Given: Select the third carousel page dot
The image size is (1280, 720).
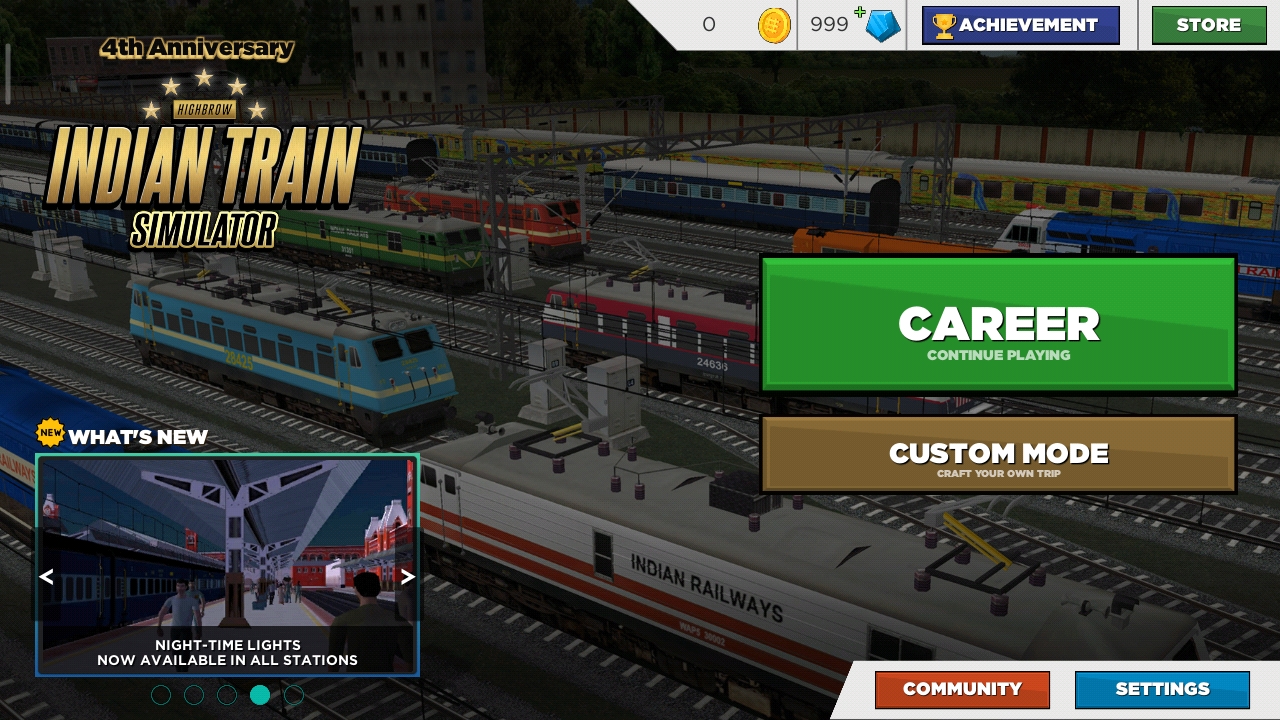Looking at the screenshot, I should (x=227, y=694).
